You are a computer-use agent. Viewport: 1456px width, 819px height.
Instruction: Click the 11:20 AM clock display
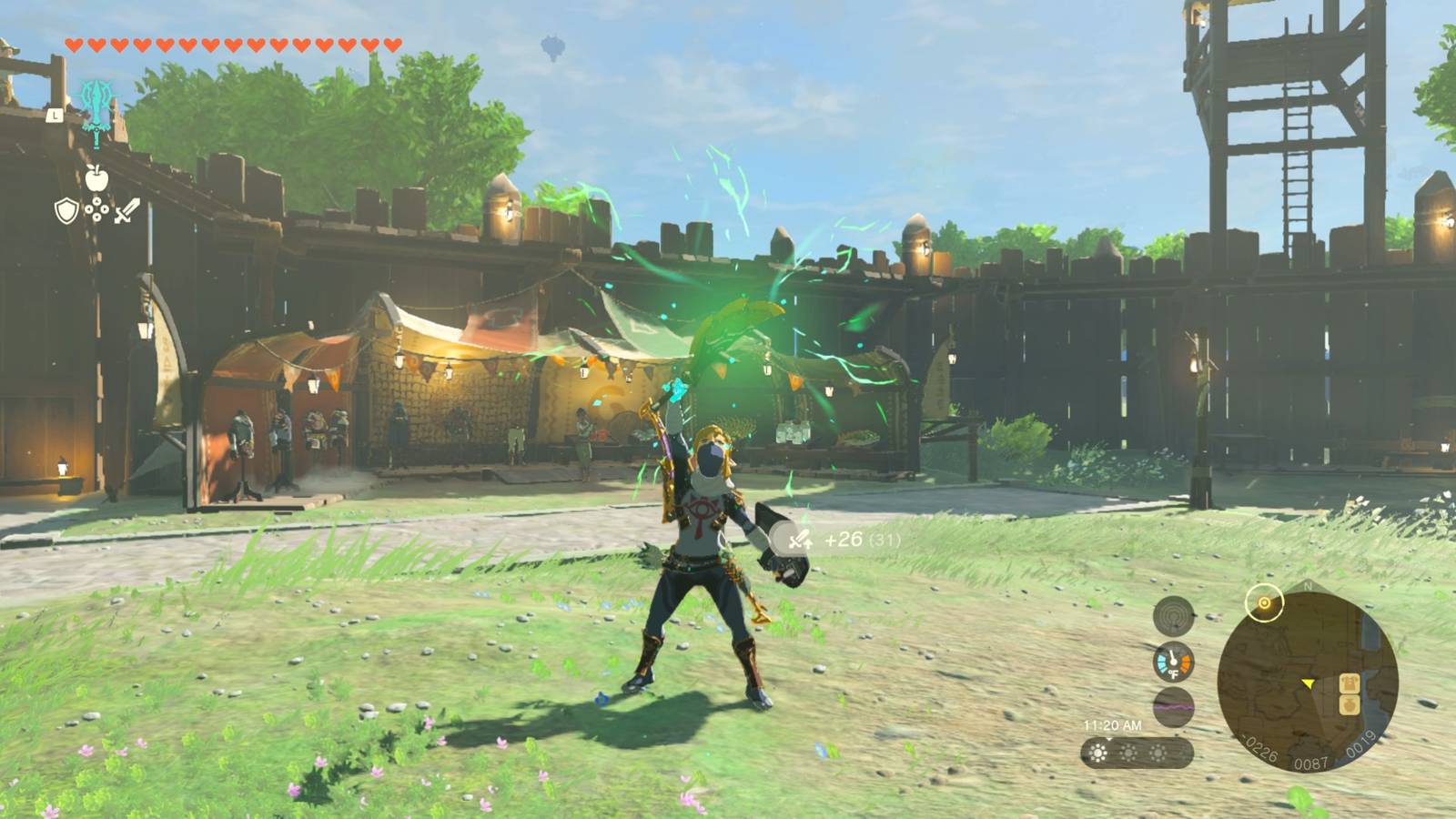coord(1113,723)
